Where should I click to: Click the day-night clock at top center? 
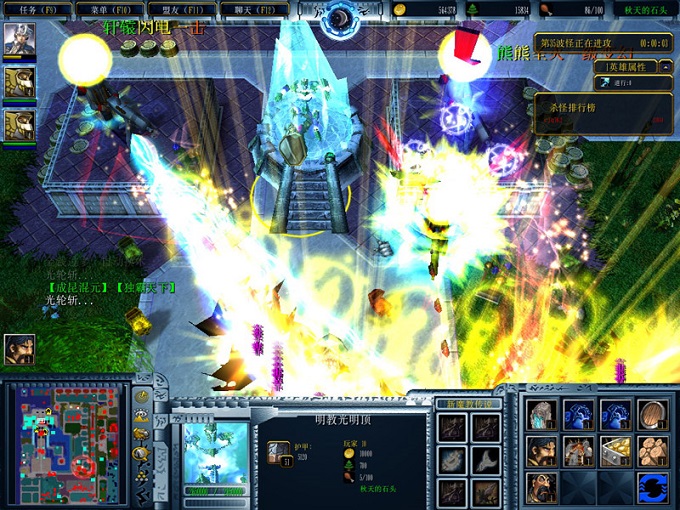click(x=340, y=16)
